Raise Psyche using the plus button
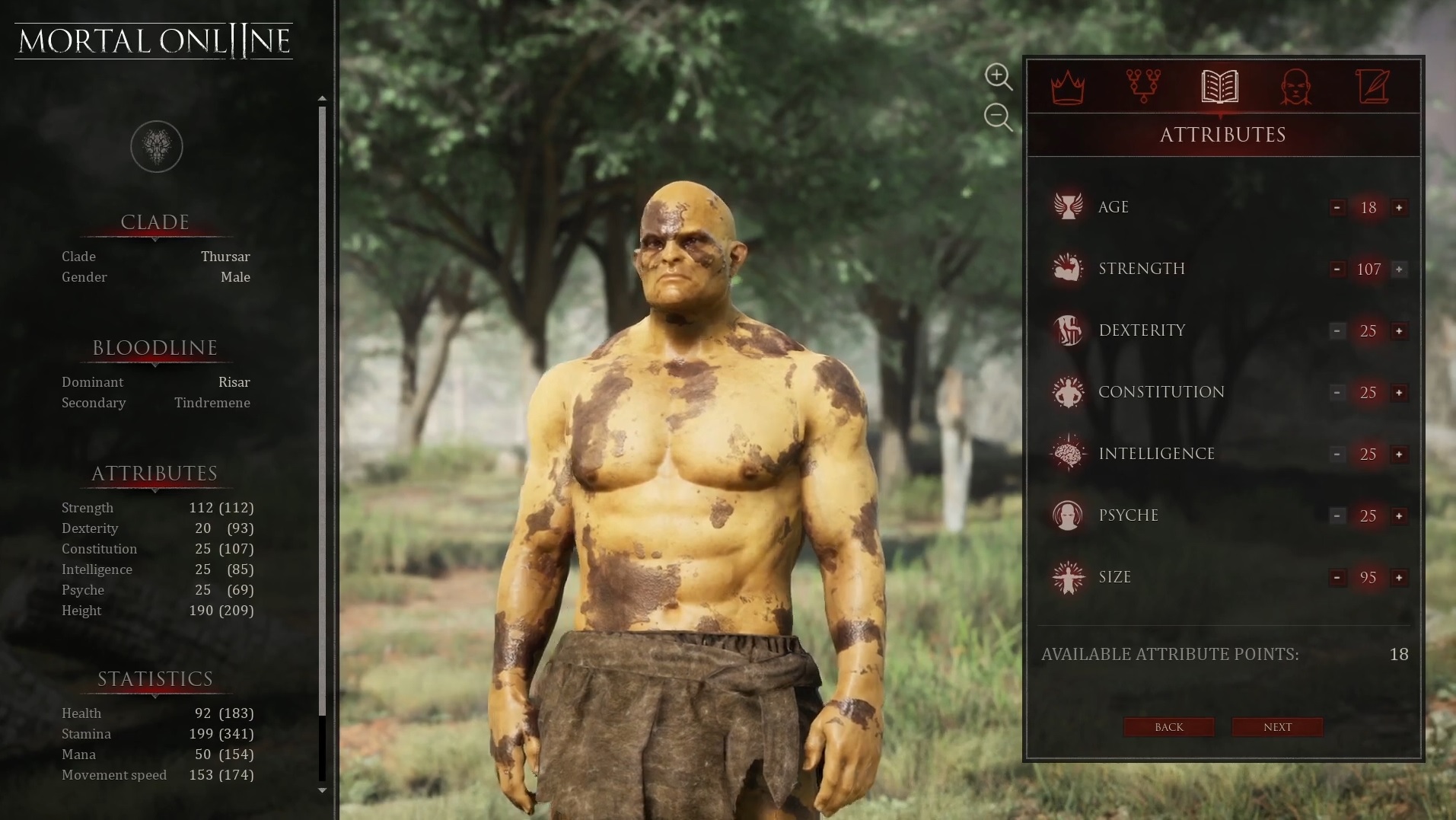This screenshot has width=1456, height=820. coord(1399,516)
